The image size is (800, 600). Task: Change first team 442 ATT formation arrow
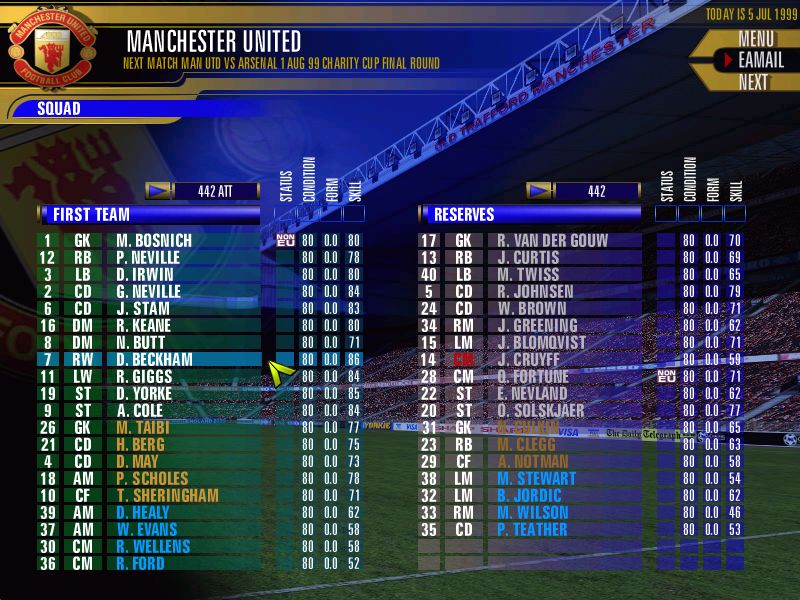tap(158, 190)
